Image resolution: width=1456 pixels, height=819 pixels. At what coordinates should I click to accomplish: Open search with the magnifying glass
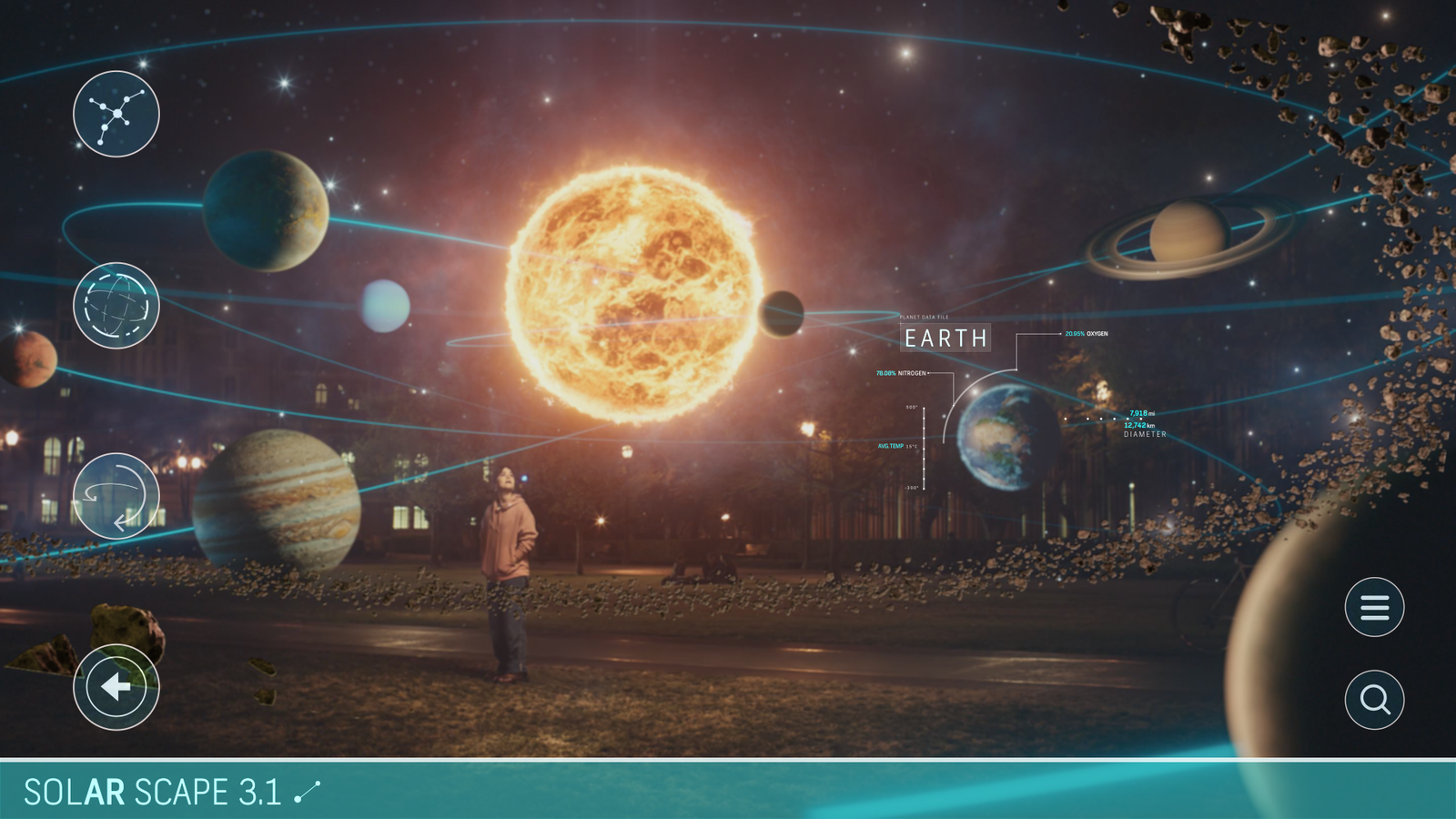[x=1374, y=700]
